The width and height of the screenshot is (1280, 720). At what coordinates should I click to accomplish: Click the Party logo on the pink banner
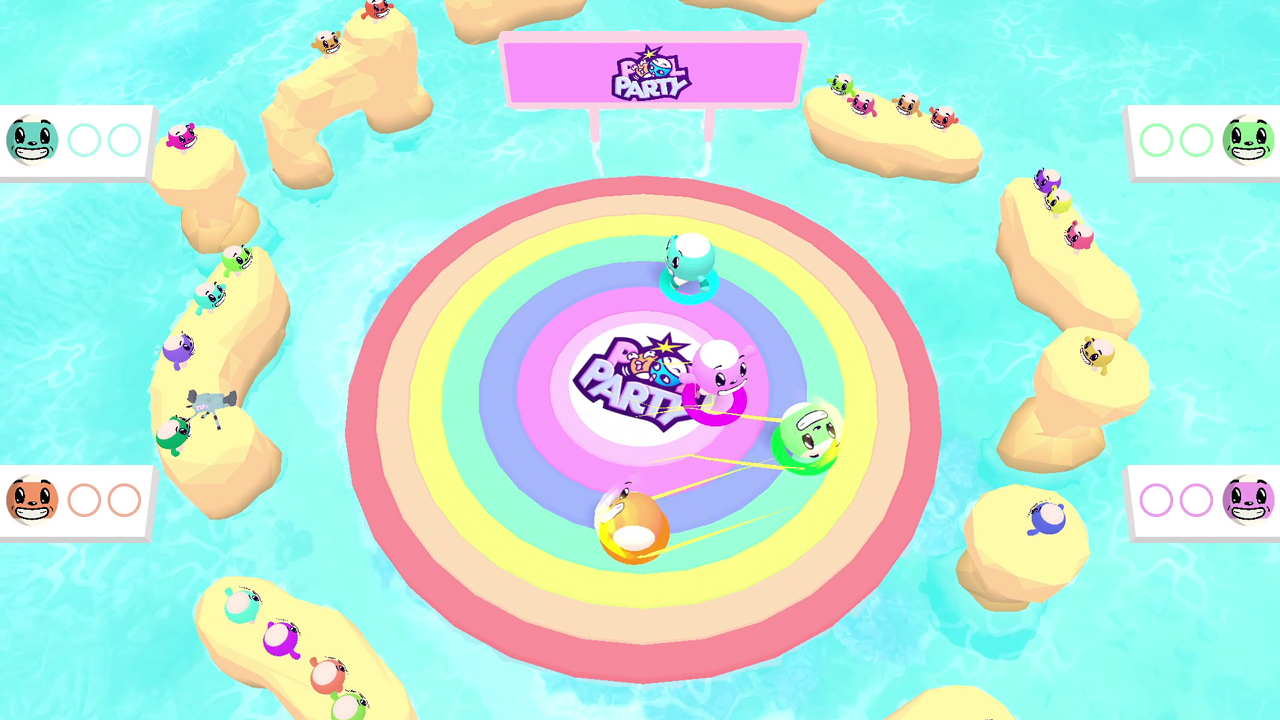648,72
